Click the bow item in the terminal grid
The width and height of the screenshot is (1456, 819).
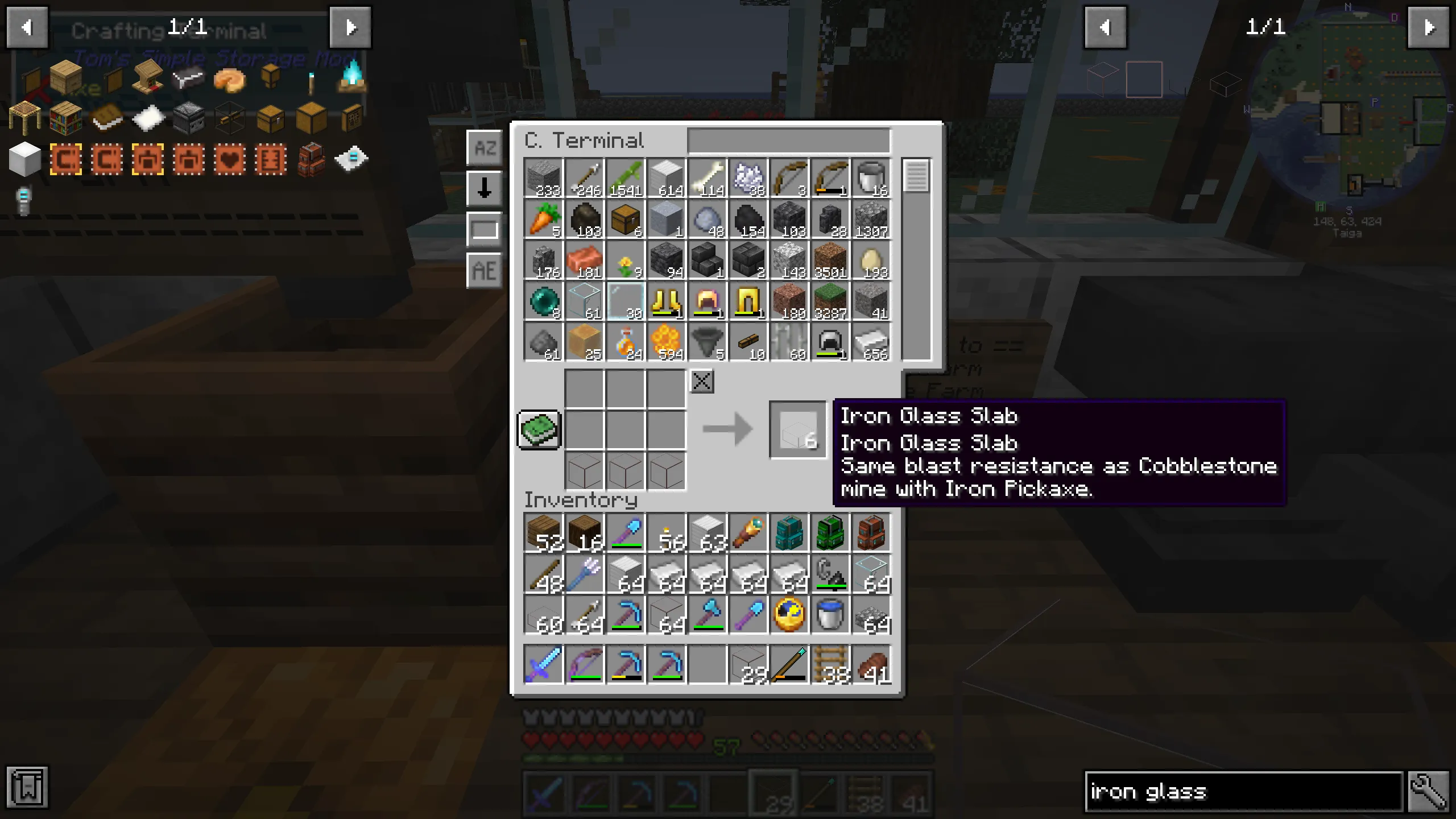pyautogui.click(x=789, y=176)
